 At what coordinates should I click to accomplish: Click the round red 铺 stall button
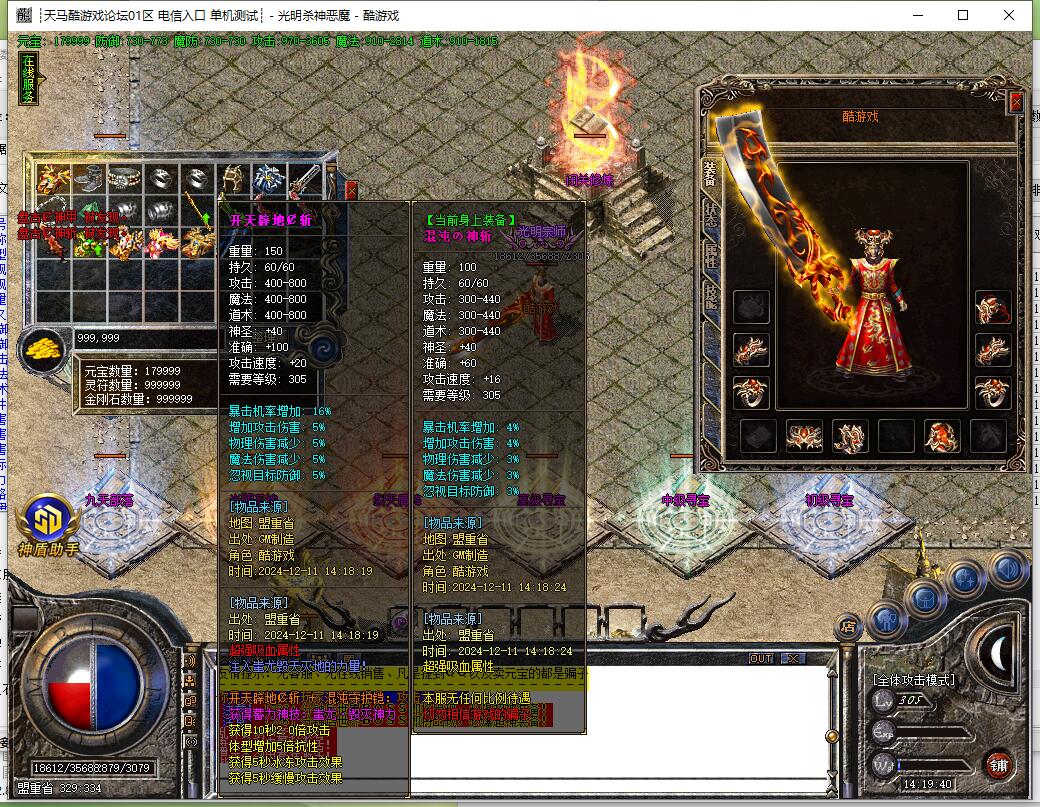pyautogui.click(x=997, y=765)
